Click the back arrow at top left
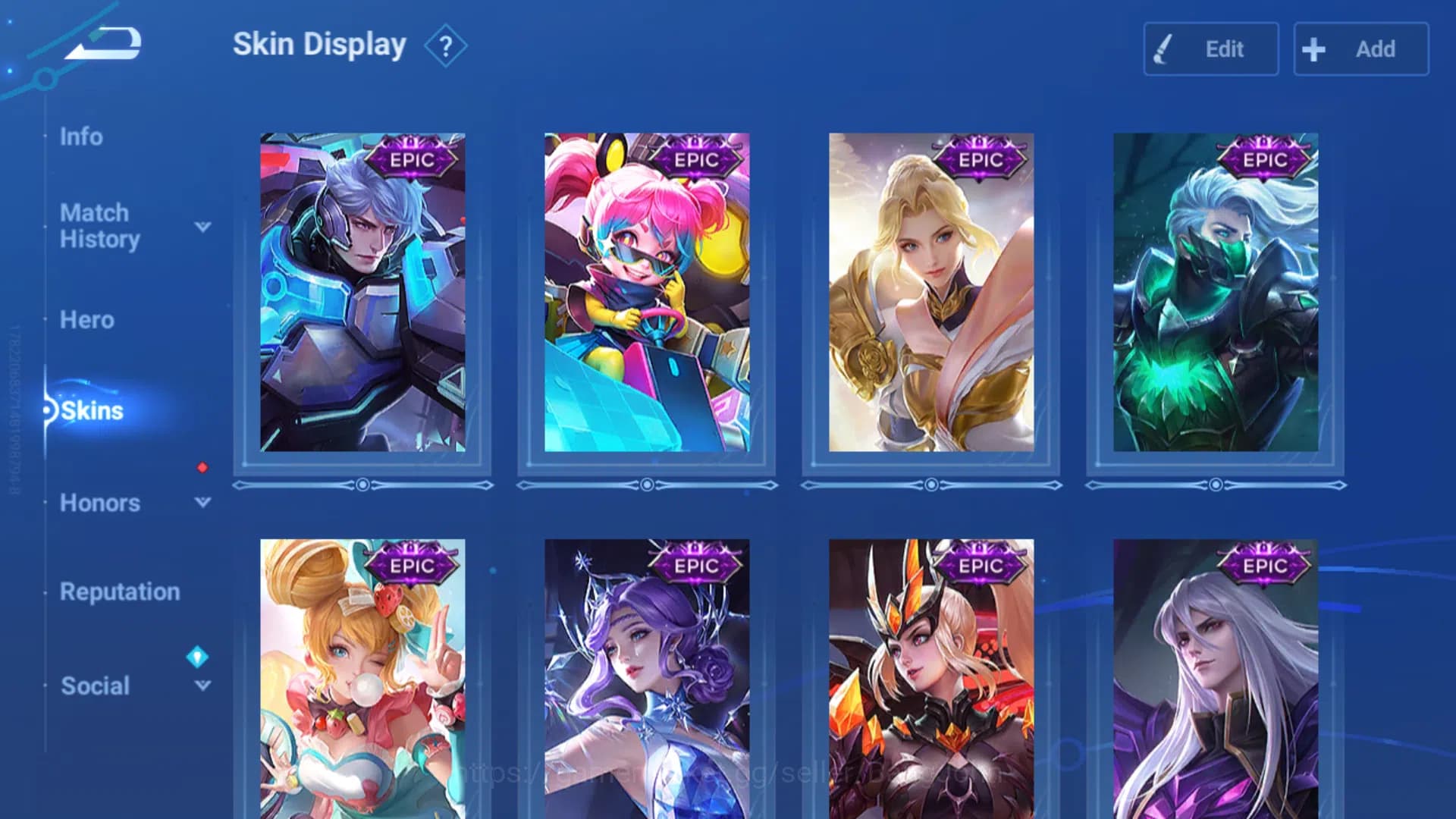 (106, 43)
